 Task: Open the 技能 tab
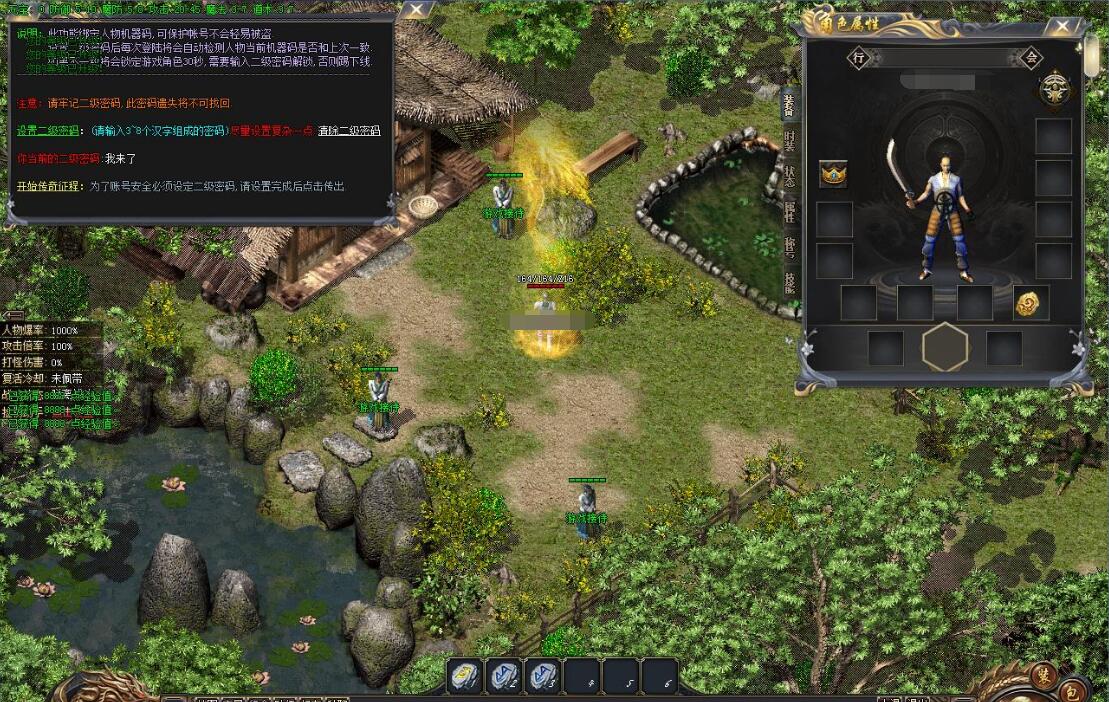[789, 283]
